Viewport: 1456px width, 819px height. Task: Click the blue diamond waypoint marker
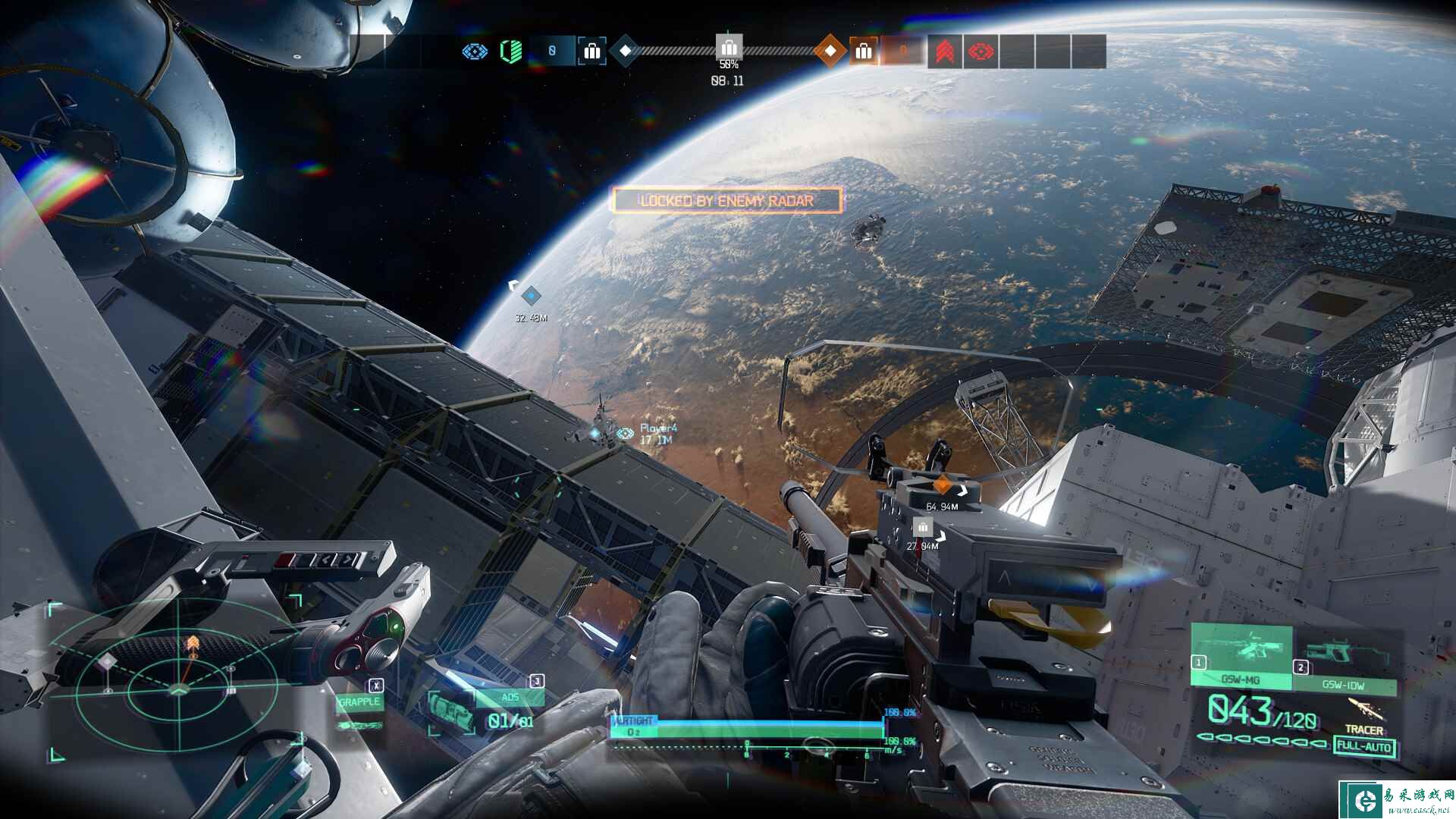[x=532, y=296]
